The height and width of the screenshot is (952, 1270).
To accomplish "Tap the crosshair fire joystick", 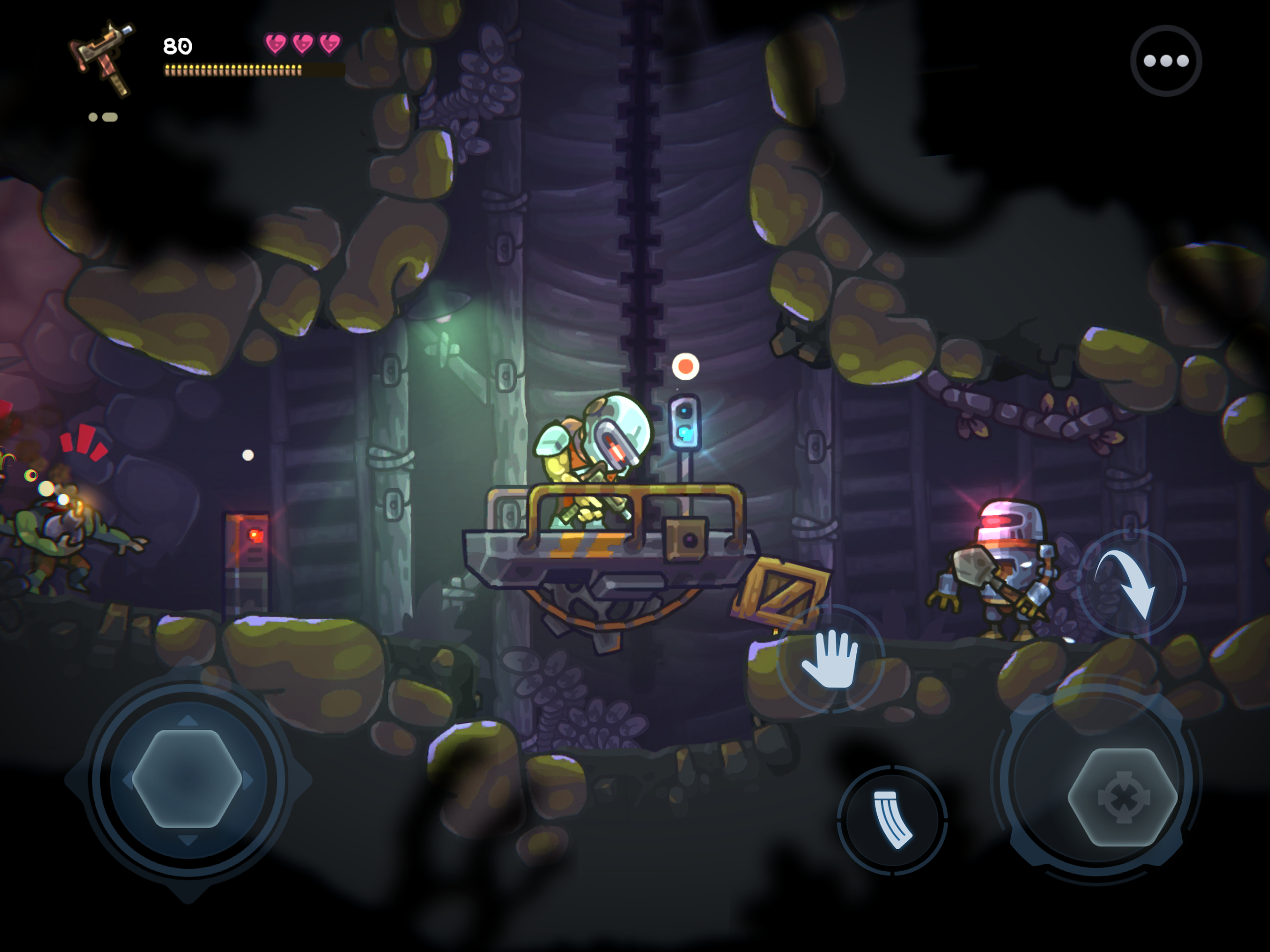I will click(1123, 797).
